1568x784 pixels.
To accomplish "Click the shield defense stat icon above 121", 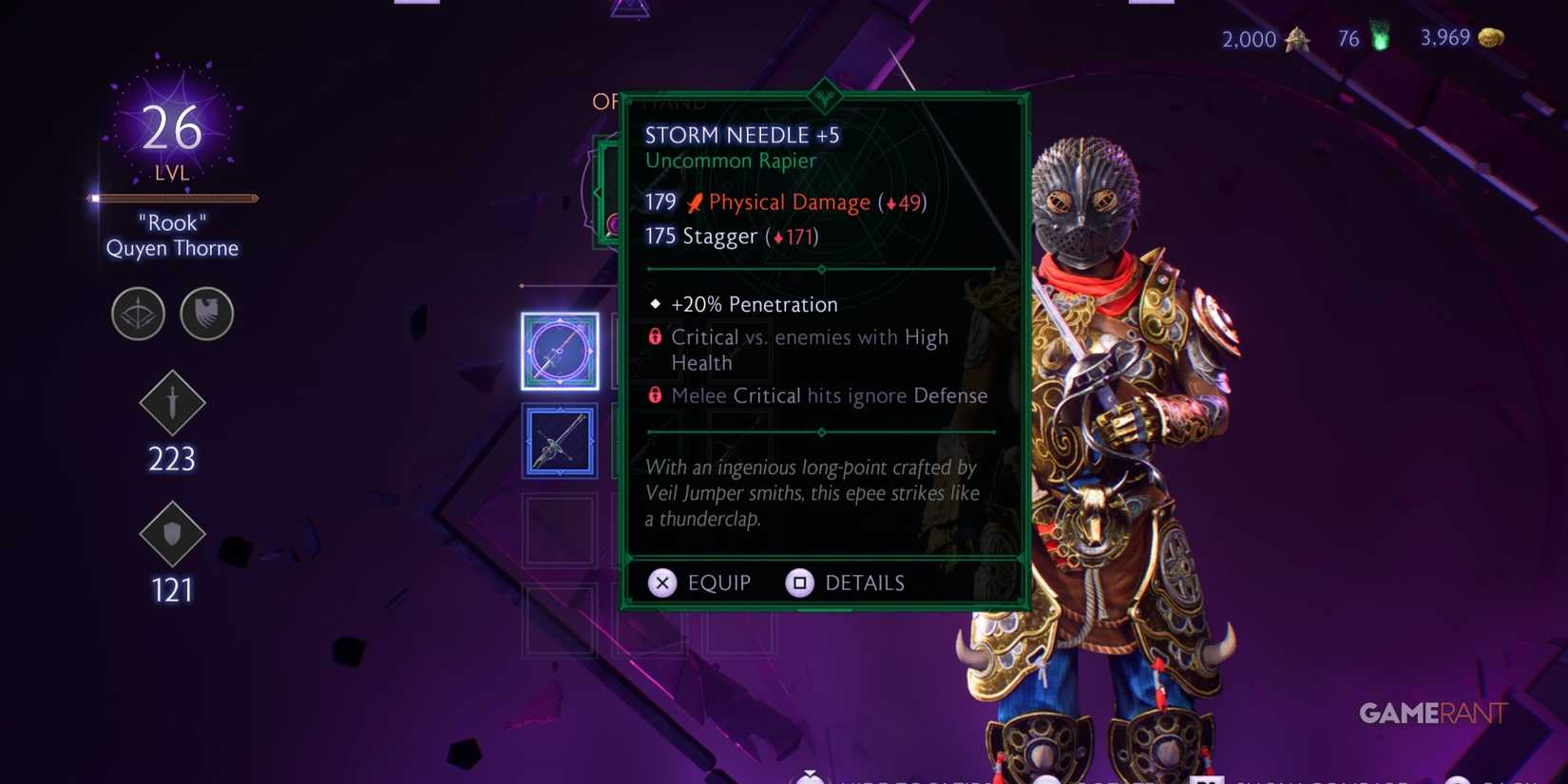I will (x=172, y=535).
